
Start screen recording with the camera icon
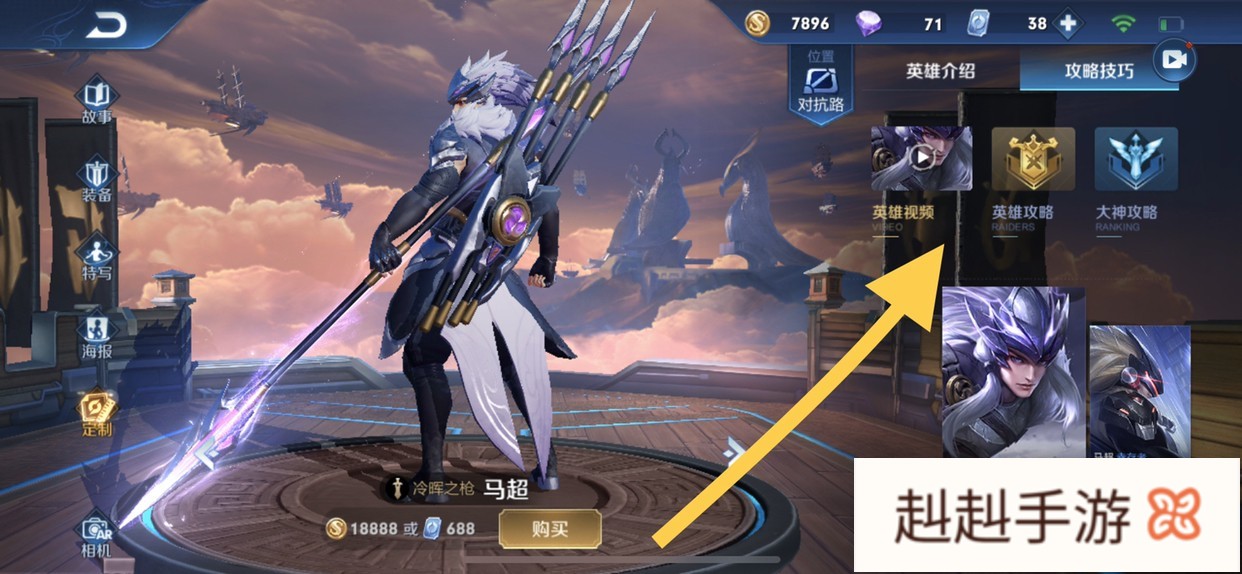pyautogui.click(x=1174, y=61)
